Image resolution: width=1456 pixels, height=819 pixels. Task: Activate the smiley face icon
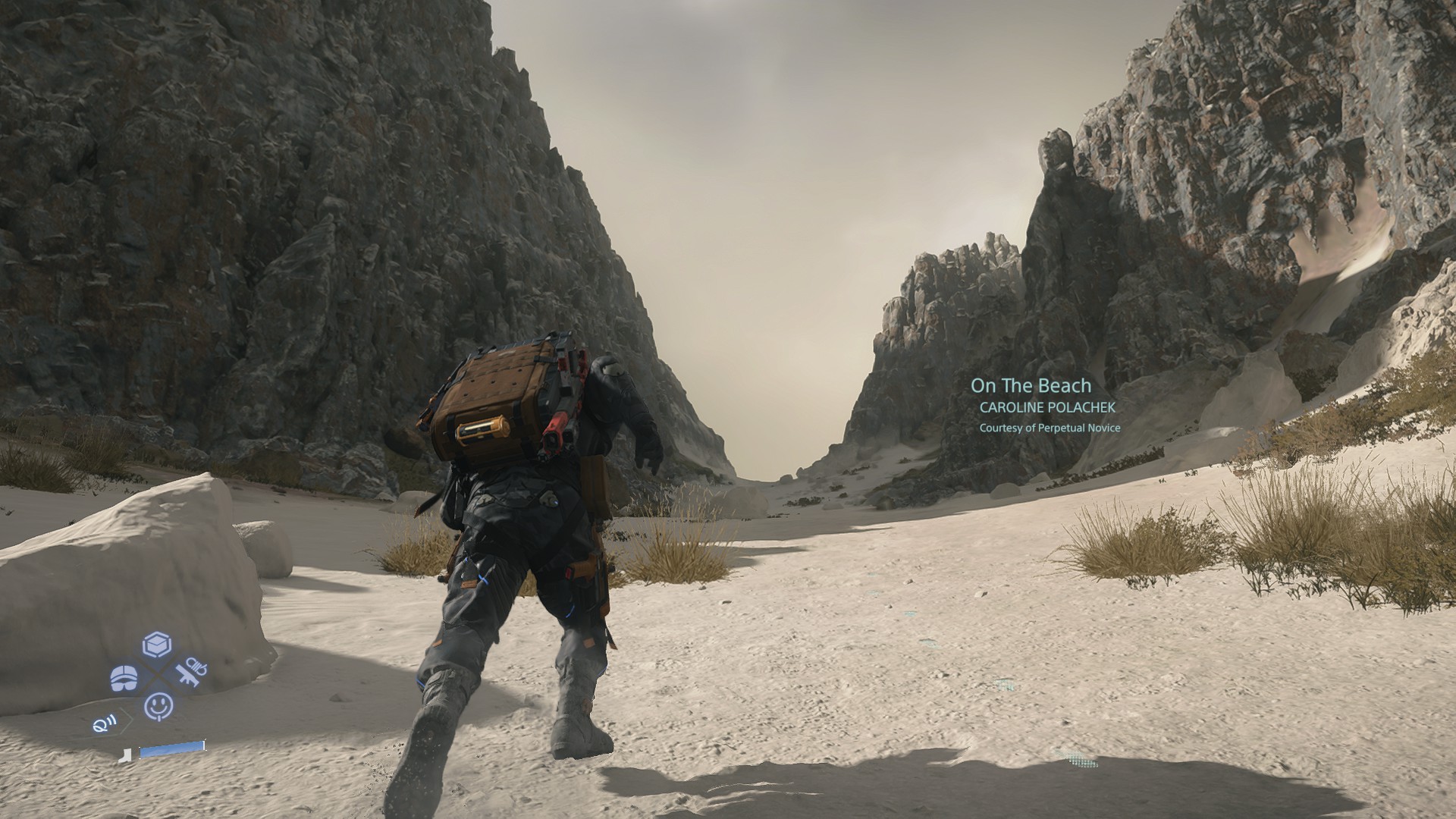[158, 707]
